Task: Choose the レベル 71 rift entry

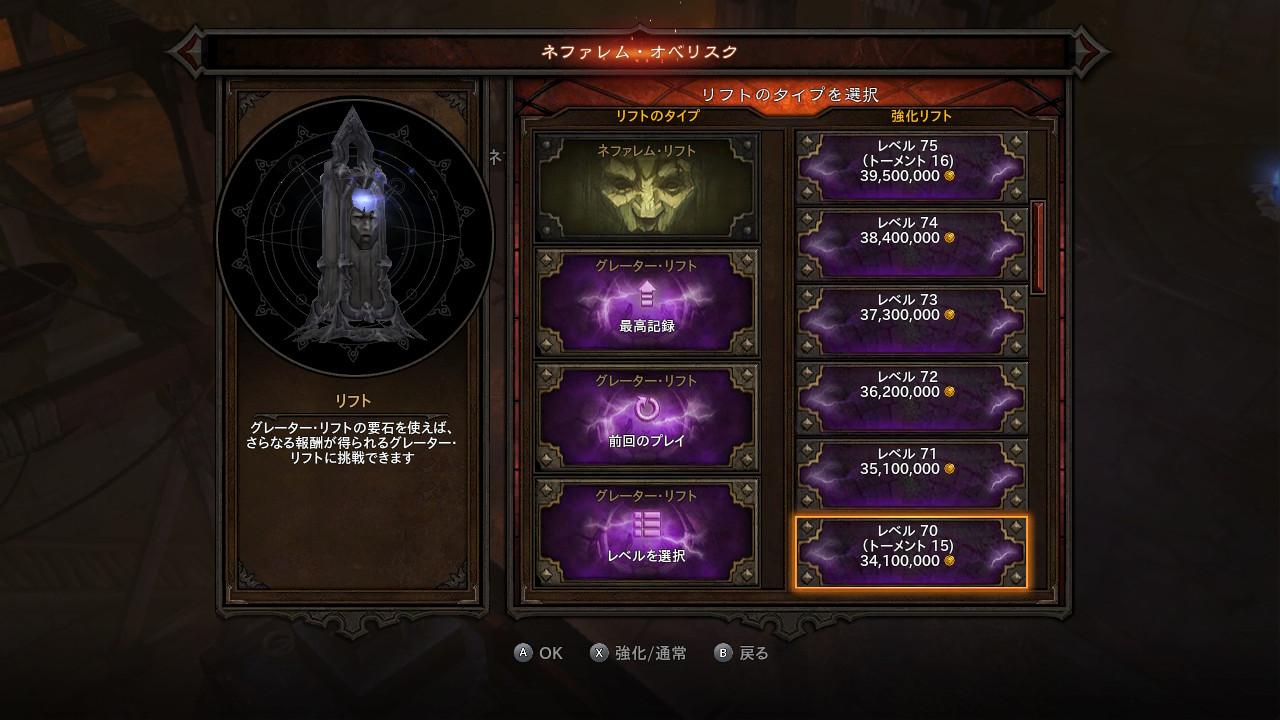Action: pyautogui.click(x=911, y=475)
